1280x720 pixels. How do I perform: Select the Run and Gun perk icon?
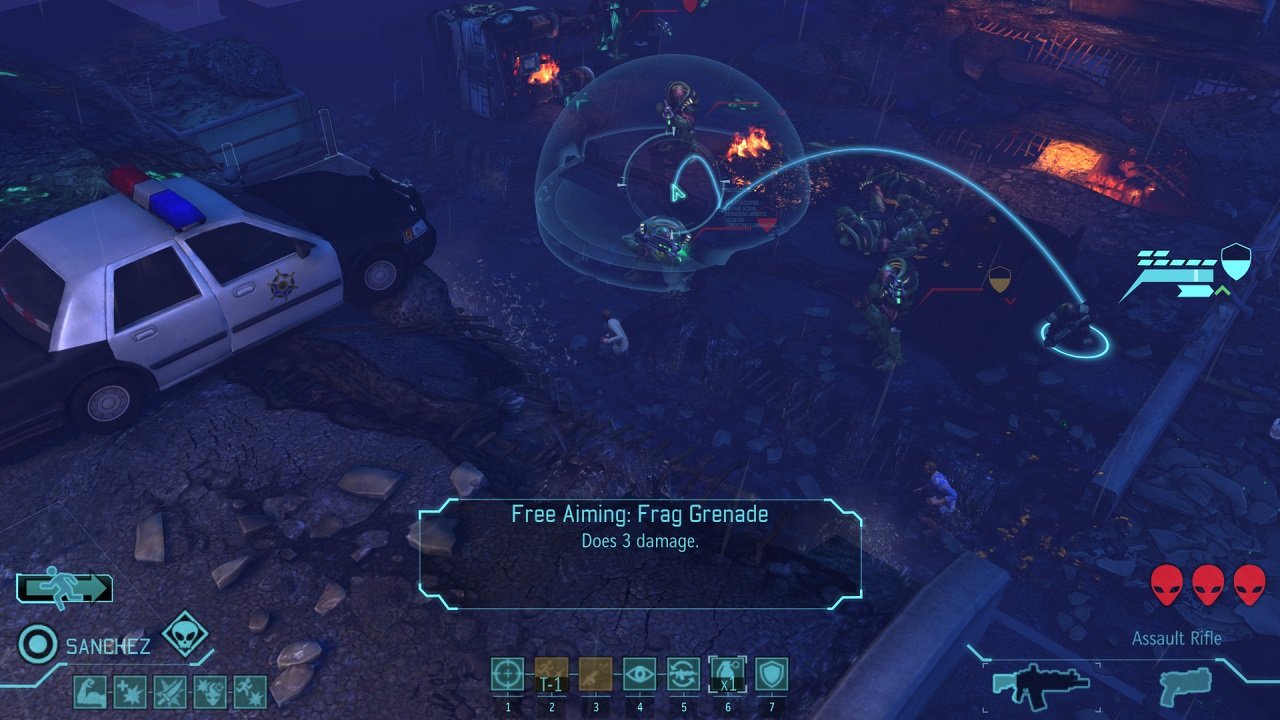pos(250,691)
